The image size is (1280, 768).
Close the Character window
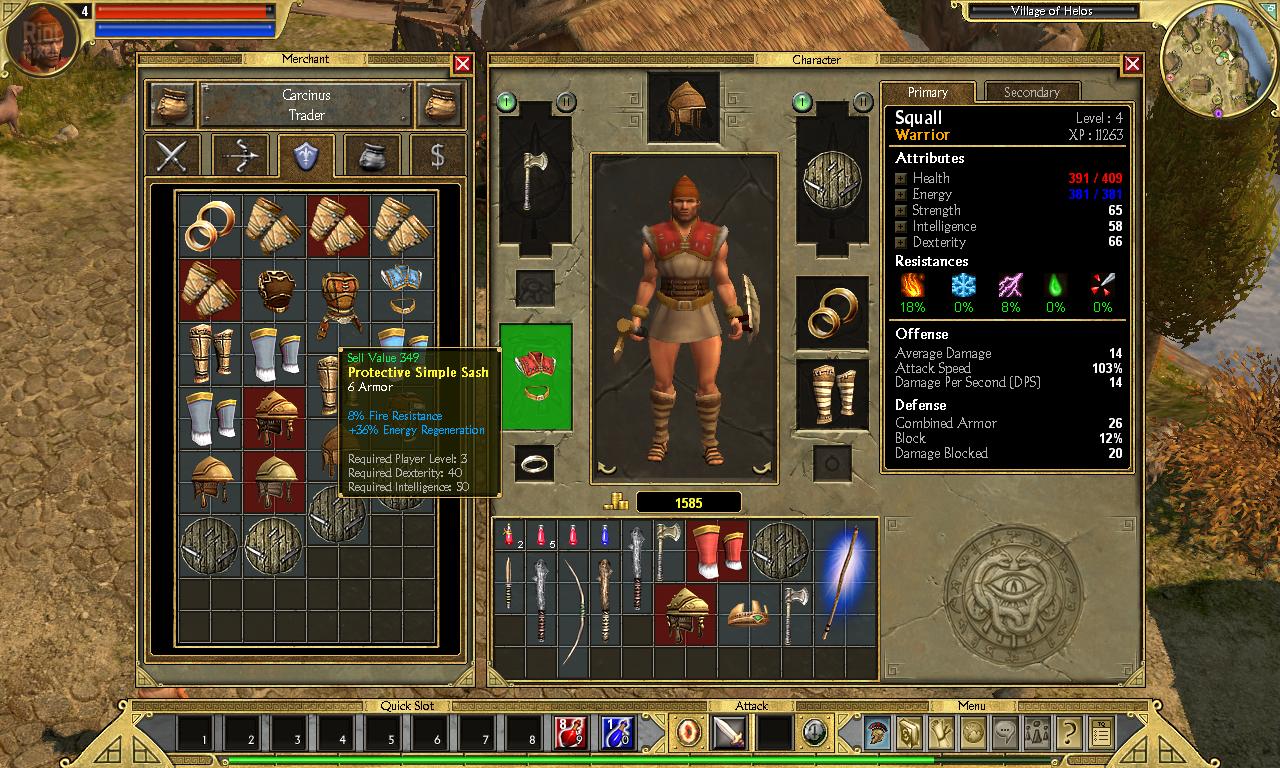(x=1132, y=65)
